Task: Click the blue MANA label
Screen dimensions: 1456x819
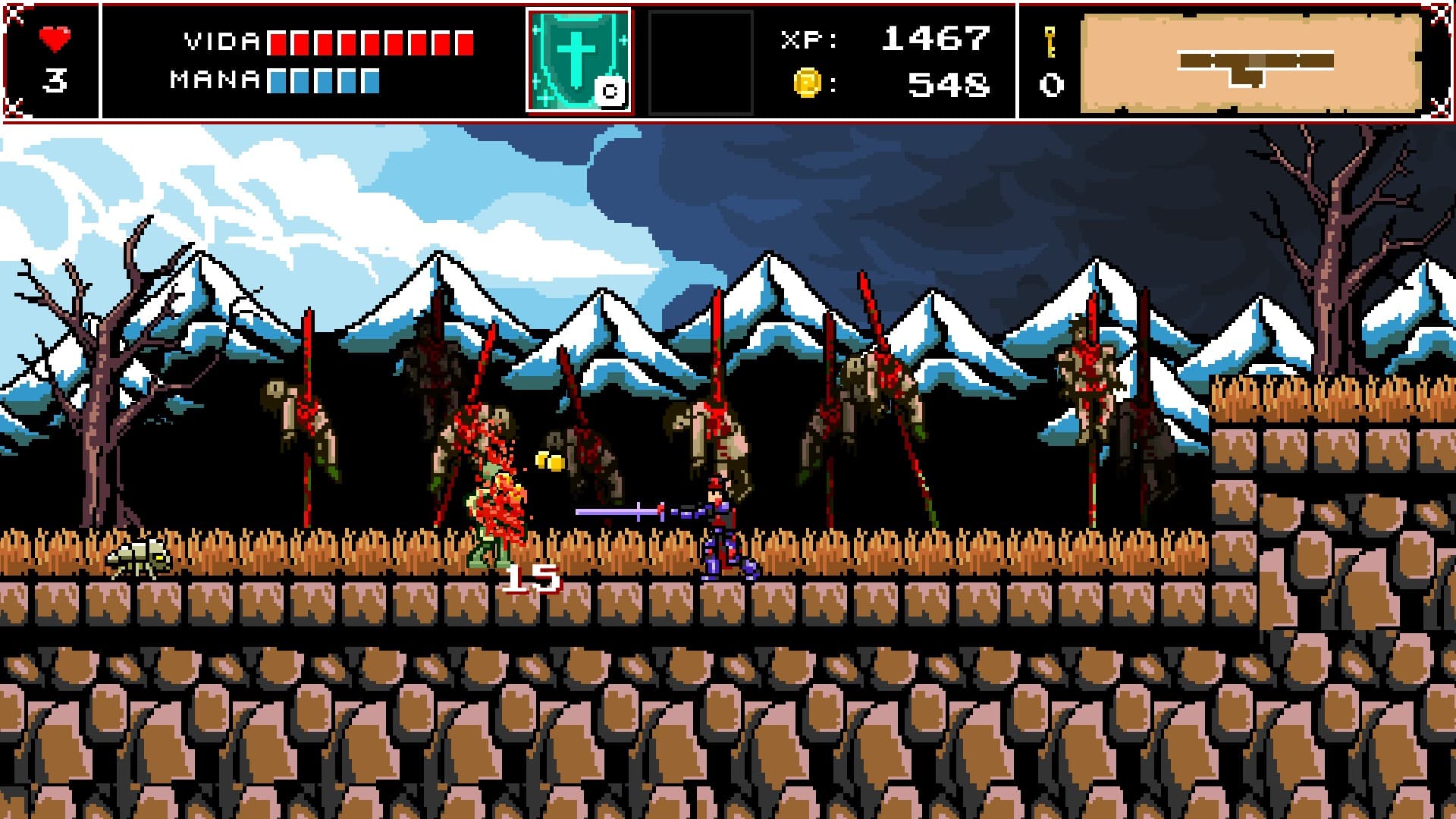Action: tap(214, 77)
